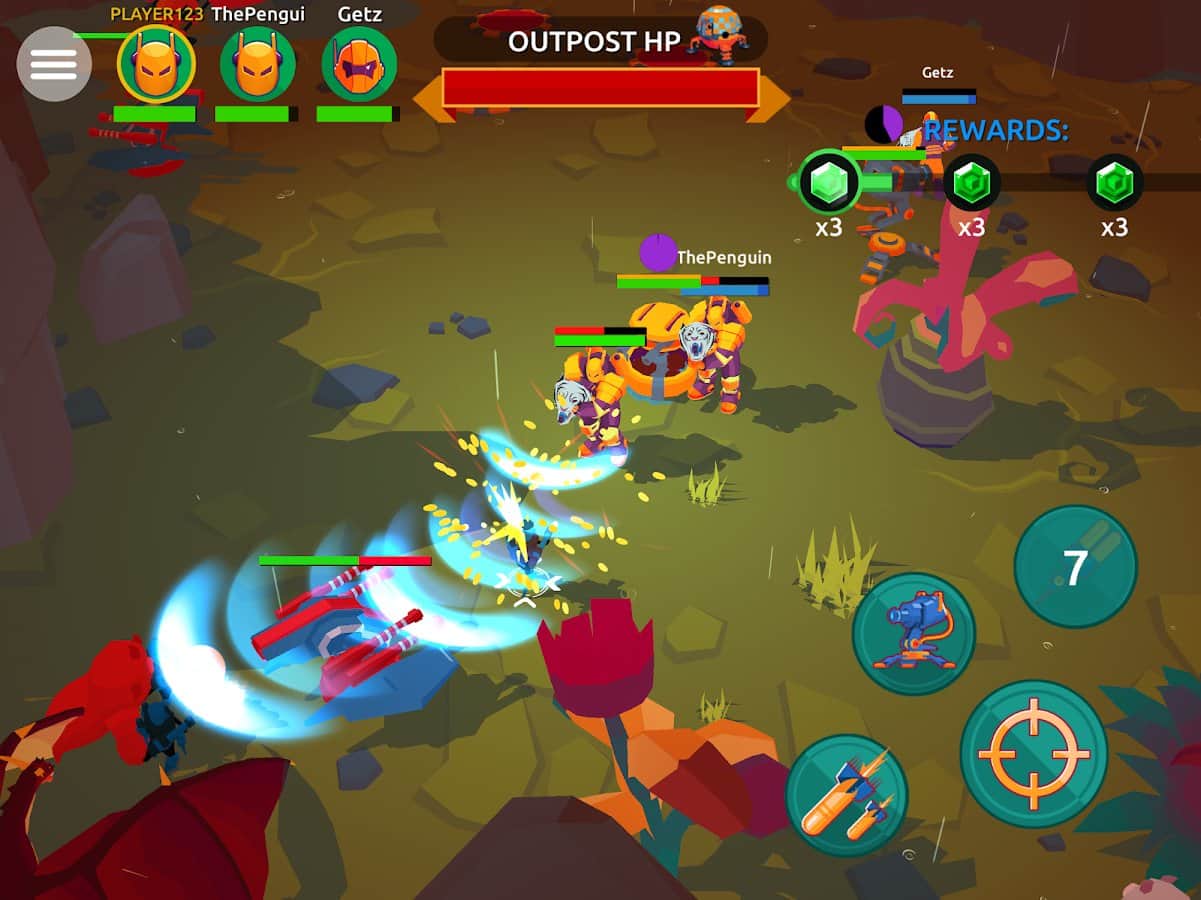This screenshot has width=1201, height=900.
Task: Tap the ability button showing 7
Action: 1075,567
